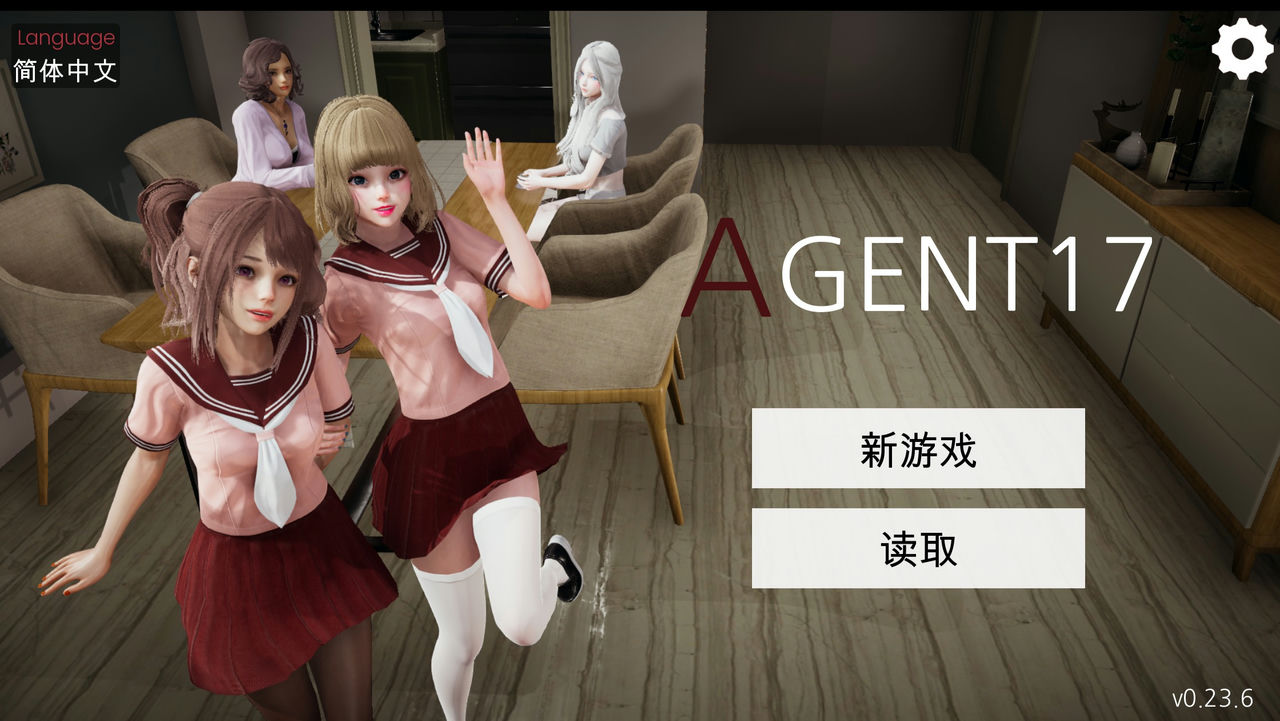The image size is (1280, 721).
Task: Change display language using the 简体中文 option
Action: click(66, 70)
